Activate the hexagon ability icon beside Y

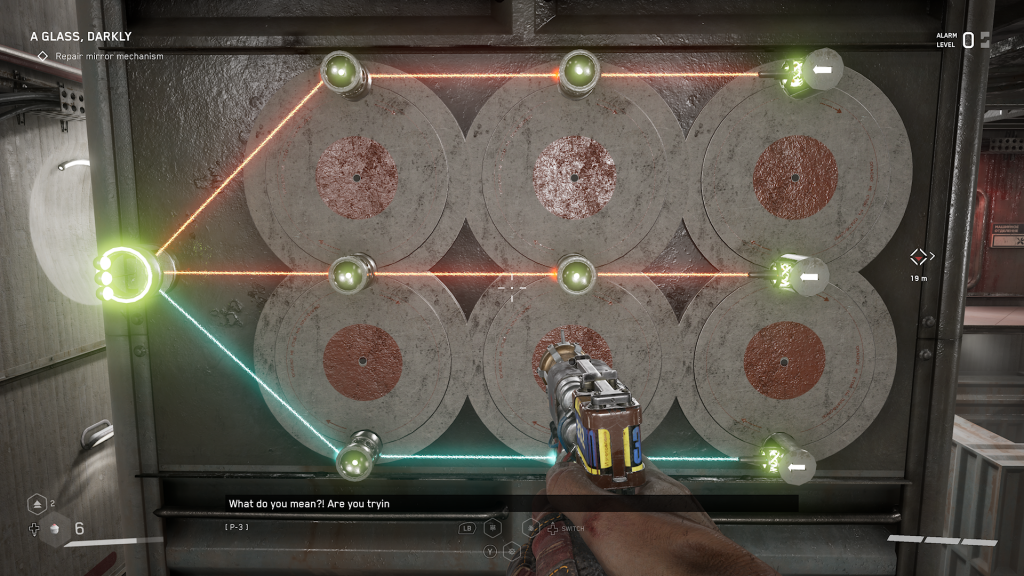512,550
